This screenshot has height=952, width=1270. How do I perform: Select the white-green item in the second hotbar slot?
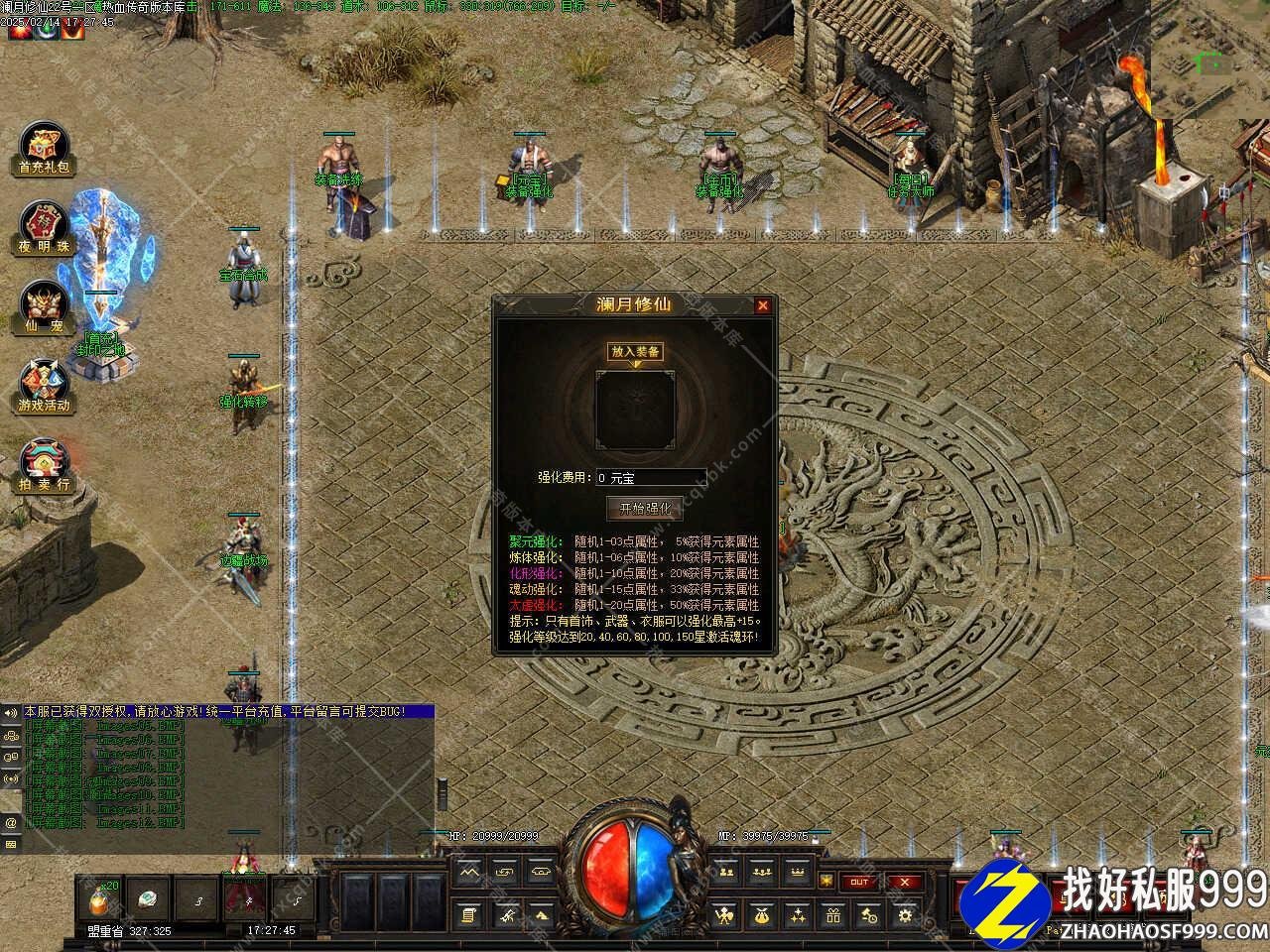pos(148,897)
